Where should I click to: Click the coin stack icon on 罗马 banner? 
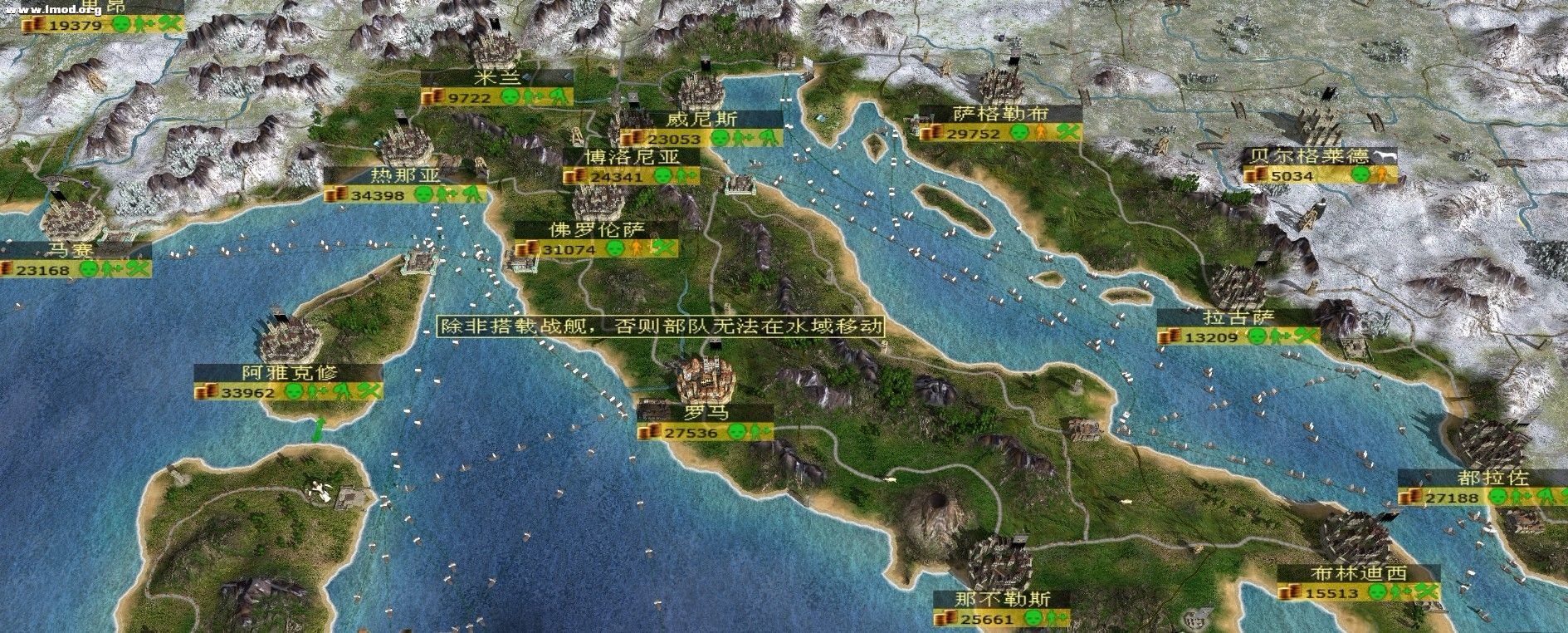[x=650, y=433]
